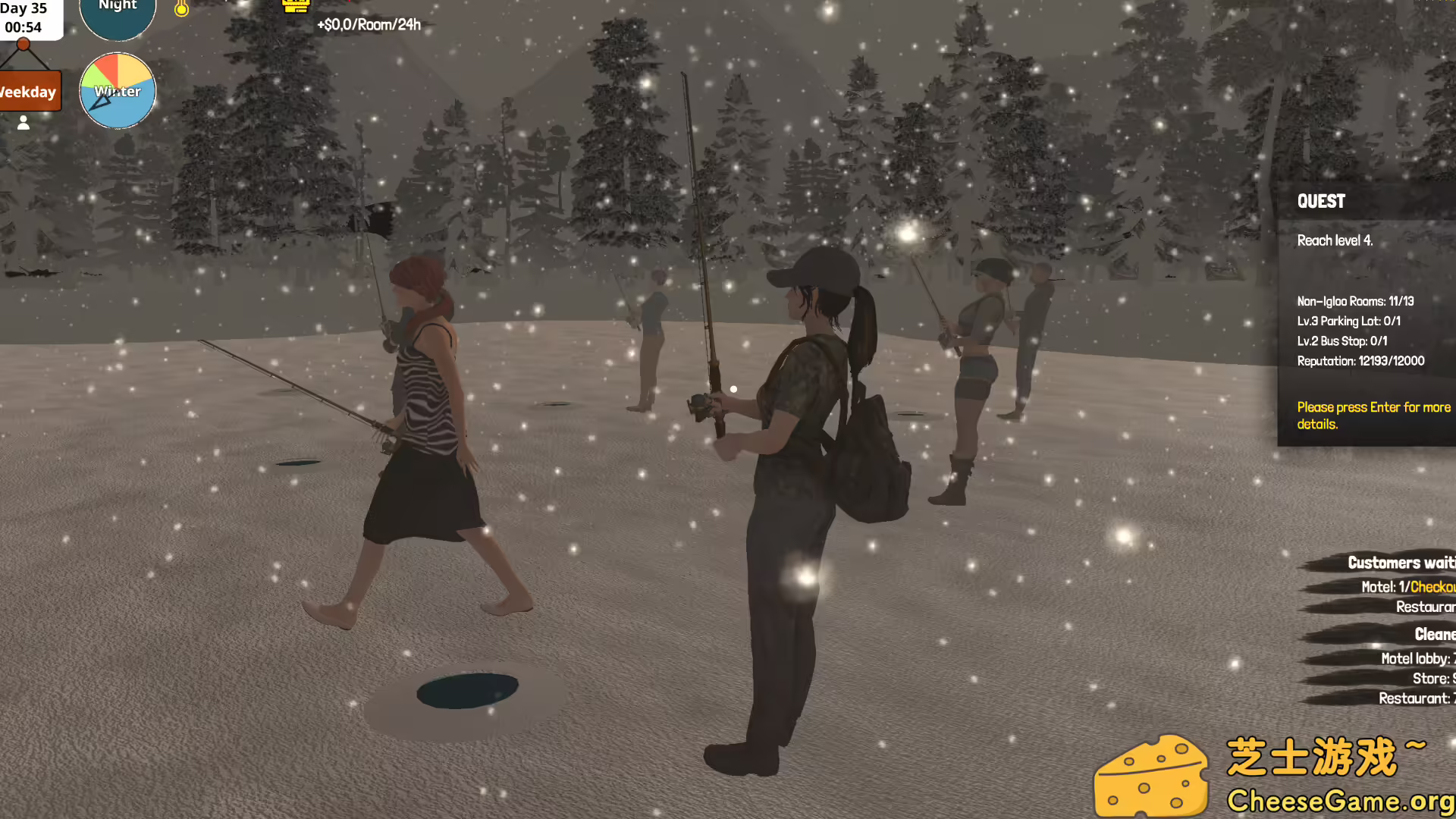The image size is (1456, 819).
Task: Click the Winter season wheel
Action: coord(118,90)
